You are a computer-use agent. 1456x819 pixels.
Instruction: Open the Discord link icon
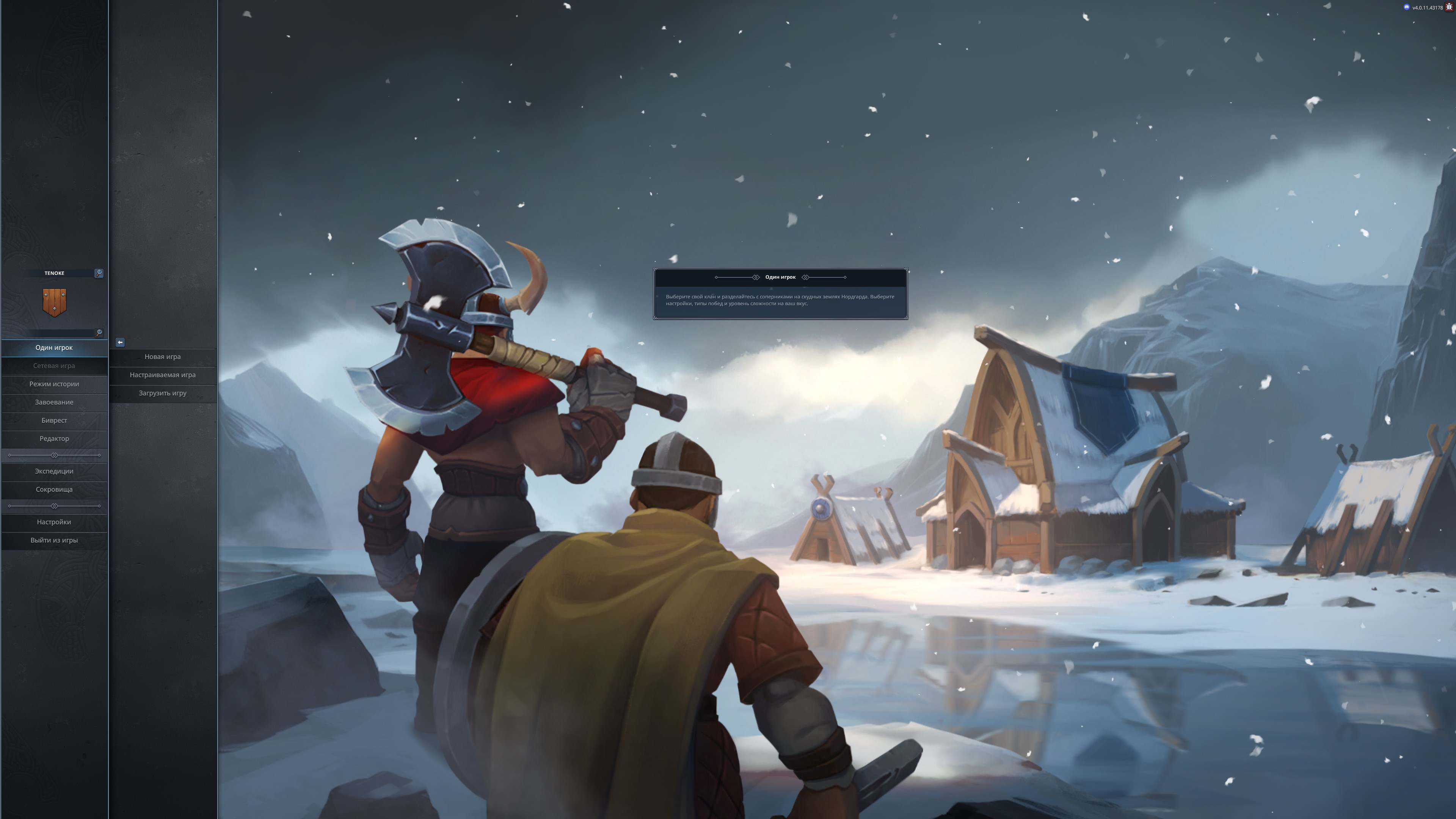(x=1407, y=7)
